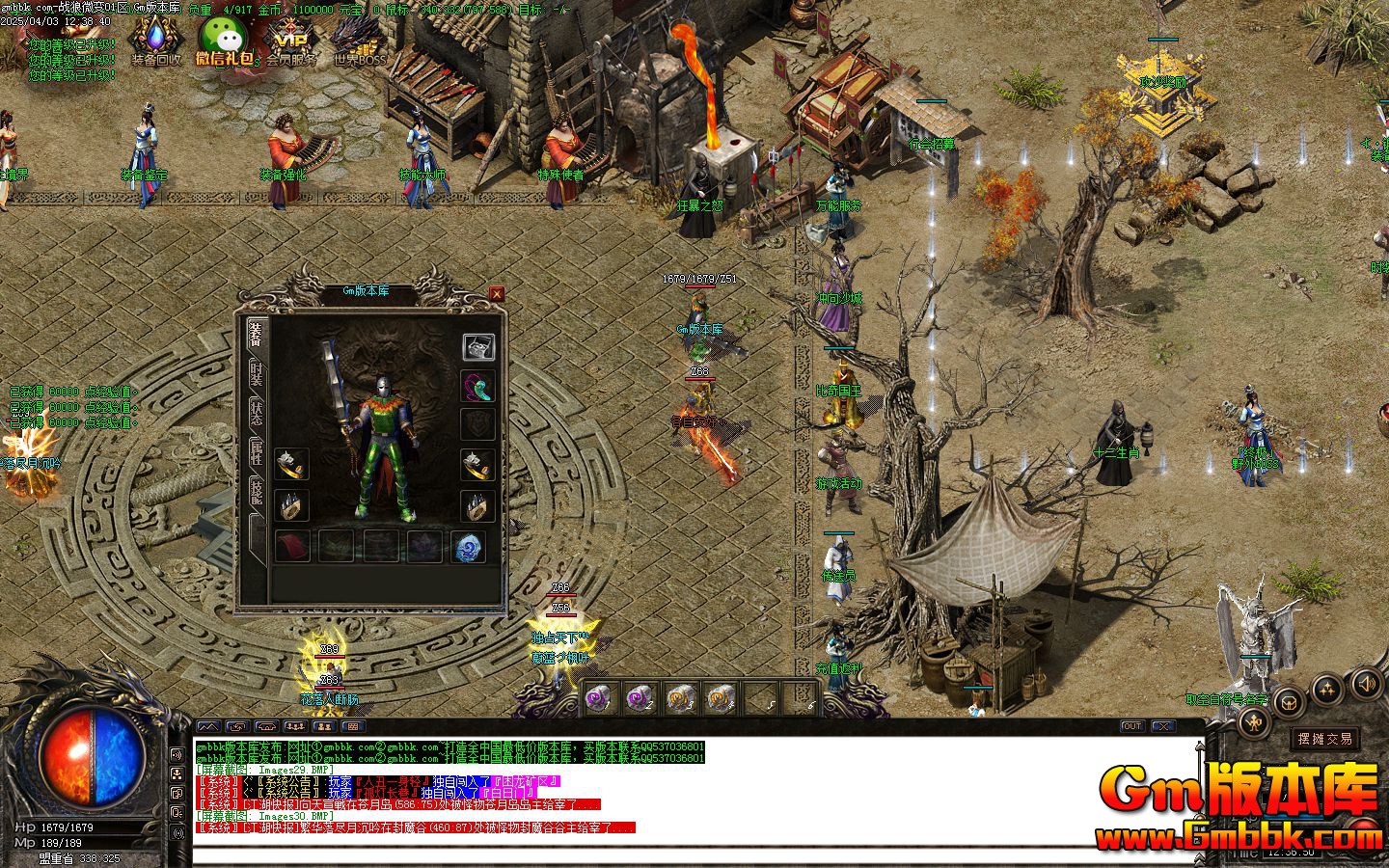Select the teal serpent necklace slot
Viewport: 1389px width, 868px height.
coord(478,387)
